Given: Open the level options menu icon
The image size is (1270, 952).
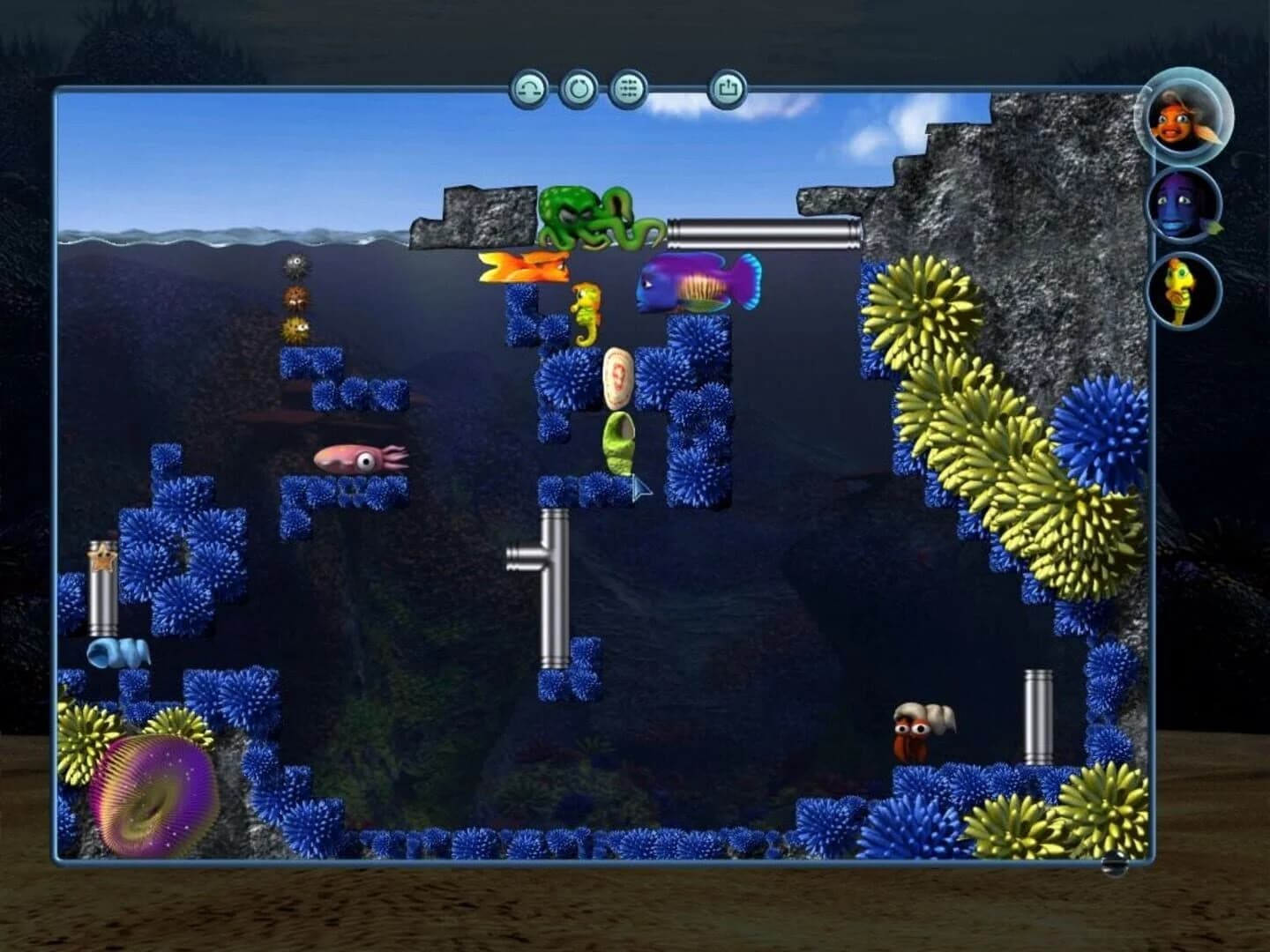Looking at the screenshot, I should click(630, 88).
